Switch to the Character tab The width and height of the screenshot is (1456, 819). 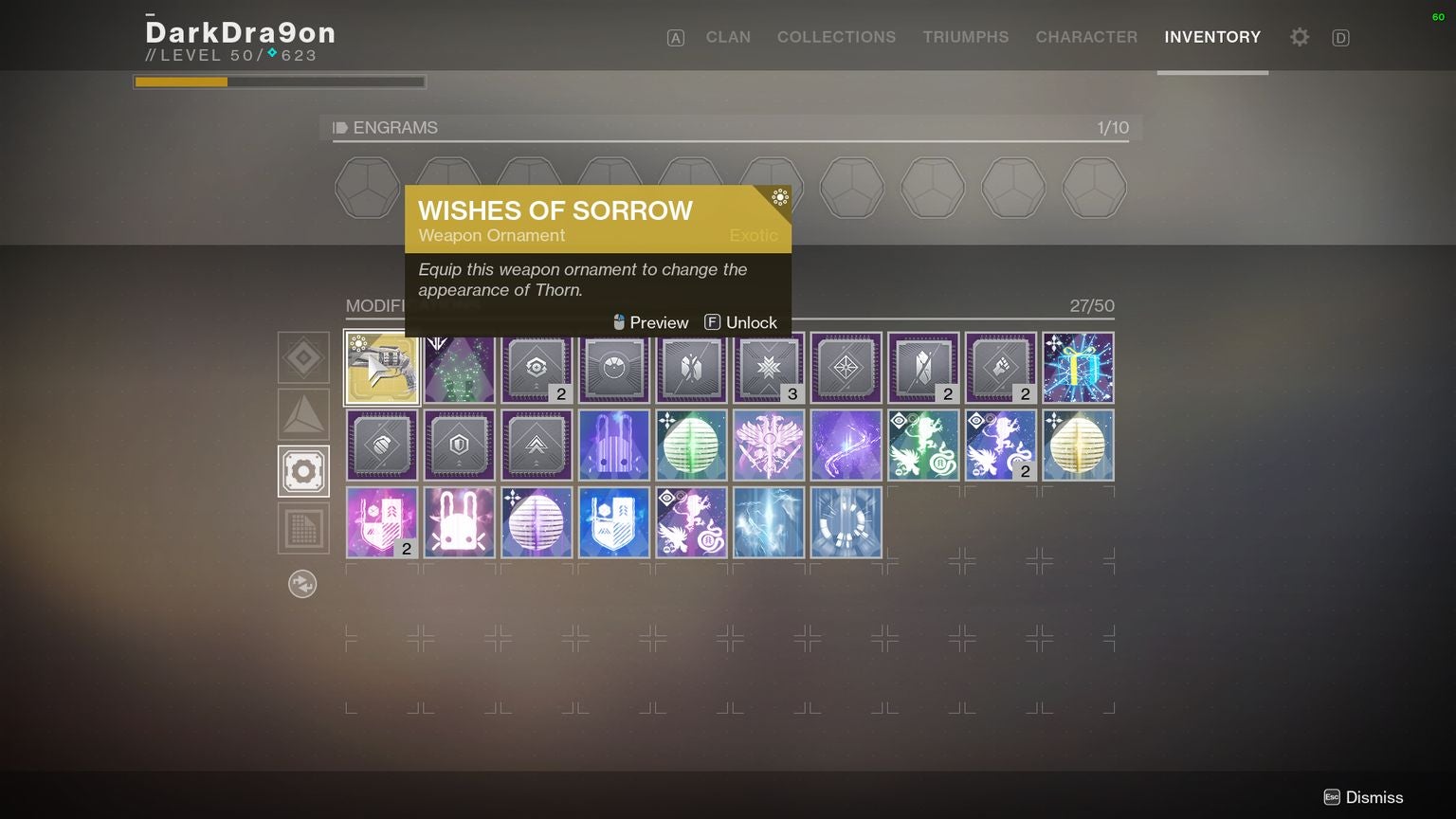tap(1086, 37)
